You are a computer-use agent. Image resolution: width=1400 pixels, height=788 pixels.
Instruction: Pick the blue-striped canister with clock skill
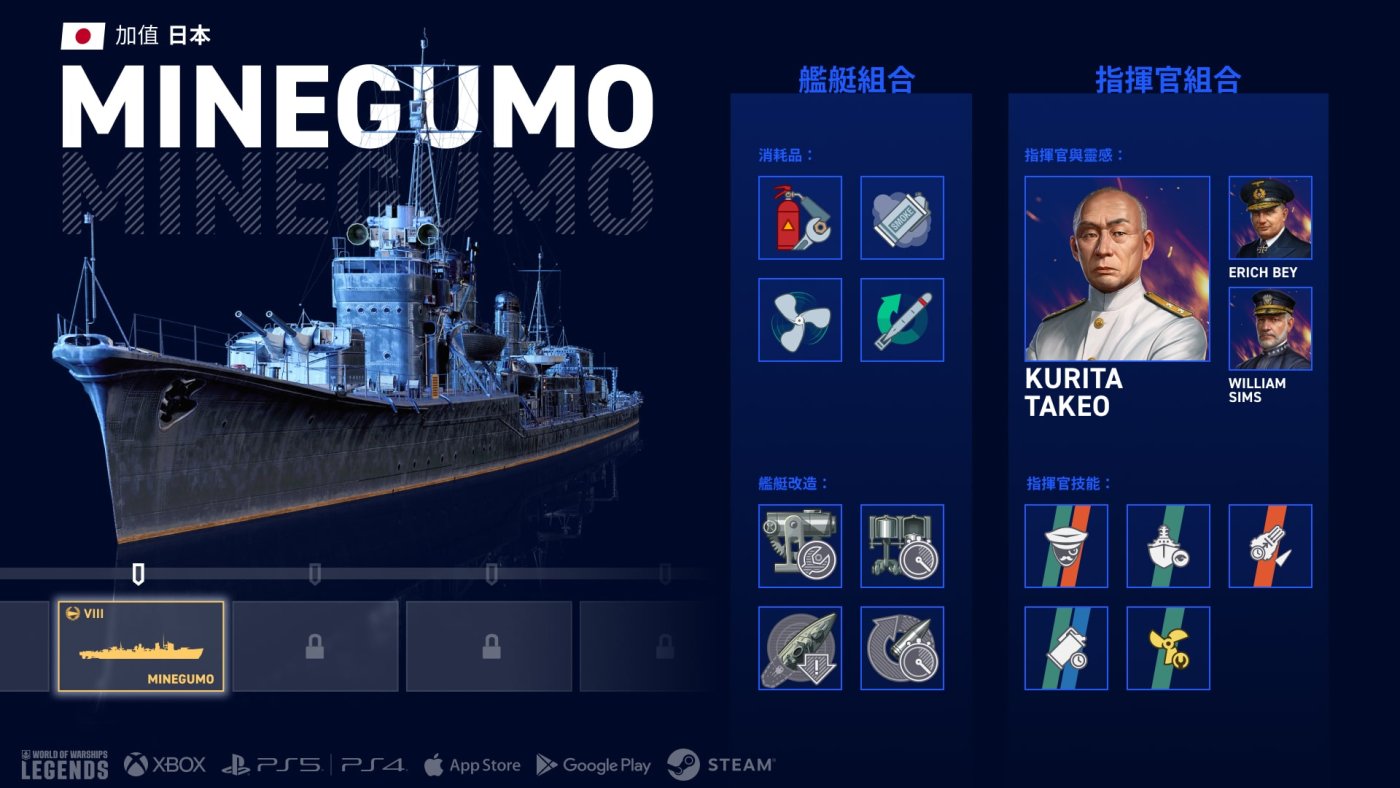1066,648
